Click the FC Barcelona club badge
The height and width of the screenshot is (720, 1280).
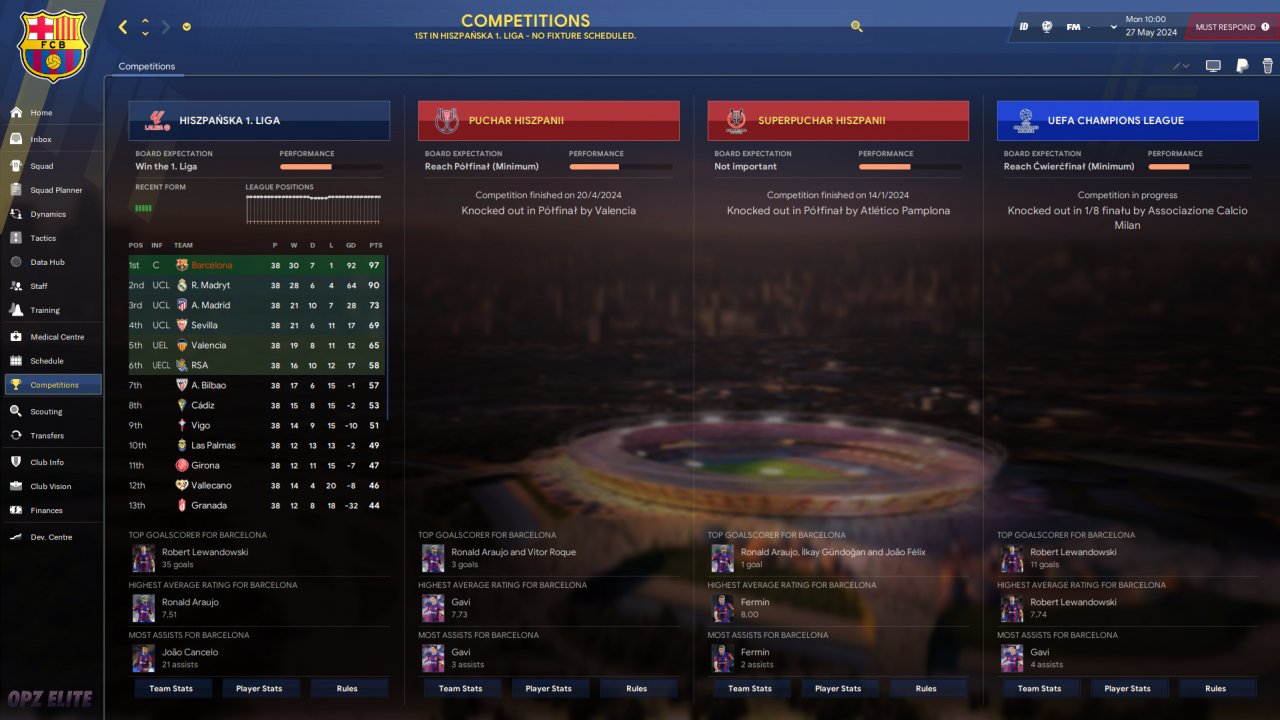click(54, 45)
